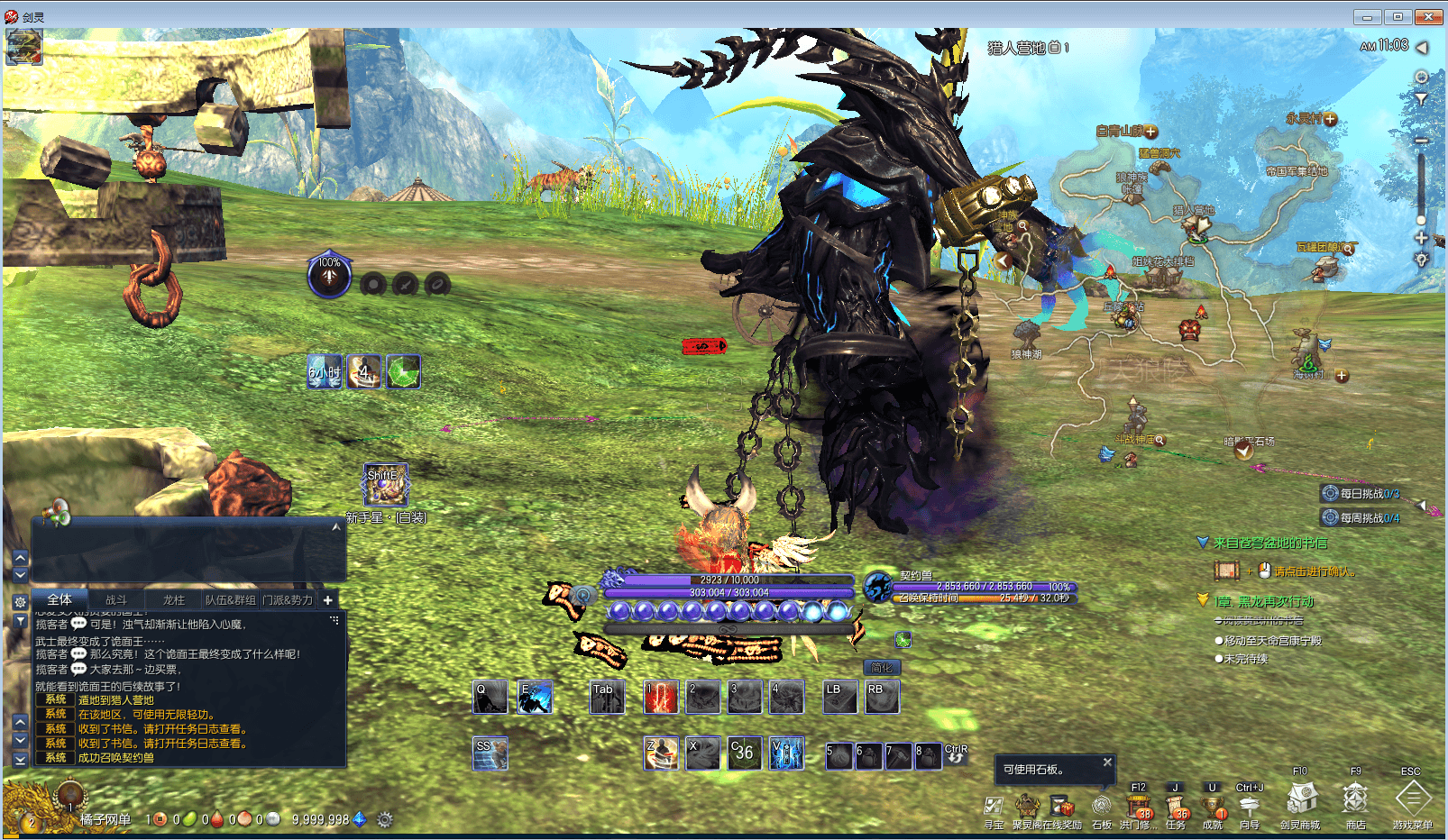The height and width of the screenshot is (840, 1448).
Task: Open the 石板 stone tablet icon
Action: pyautogui.click(x=1102, y=806)
